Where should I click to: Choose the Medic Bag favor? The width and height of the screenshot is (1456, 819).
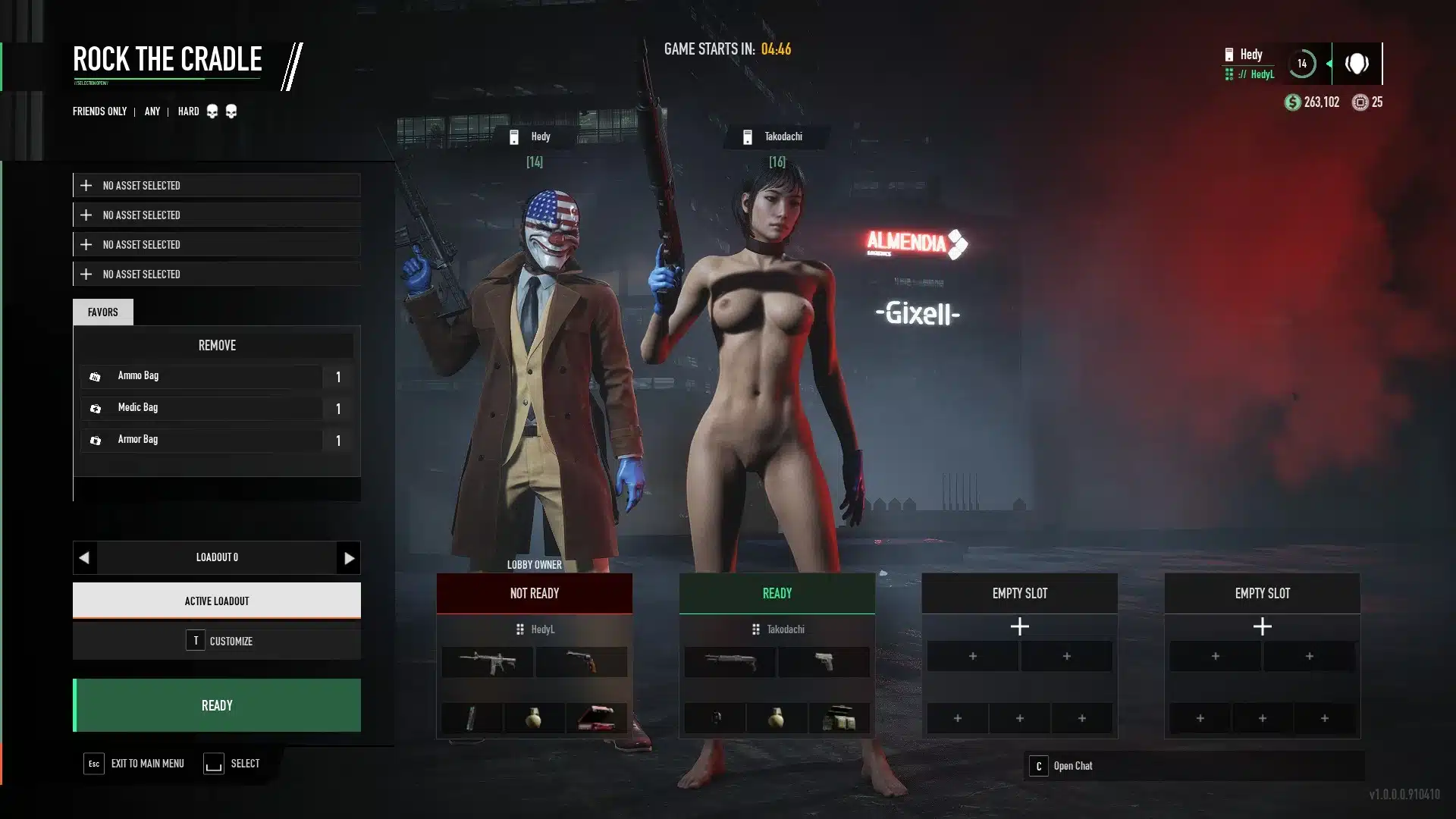202,408
